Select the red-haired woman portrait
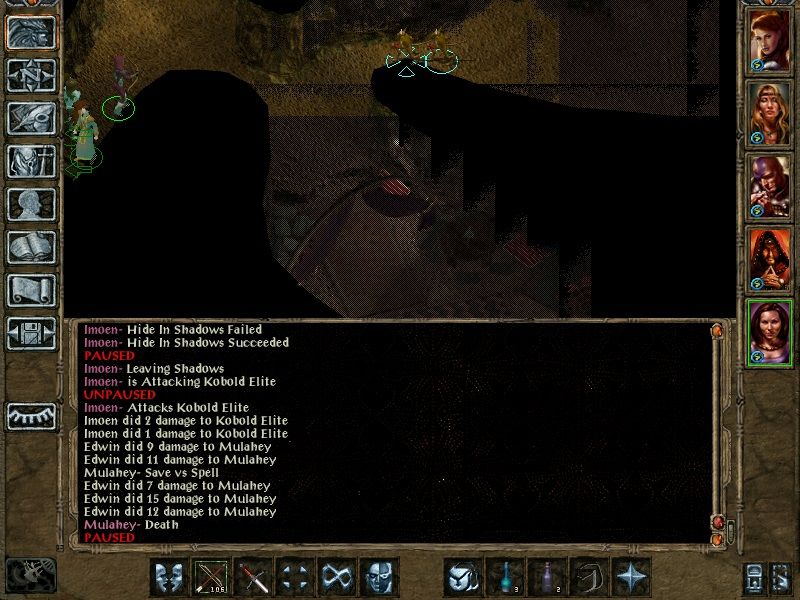The width and height of the screenshot is (800, 600). tap(770, 41)
